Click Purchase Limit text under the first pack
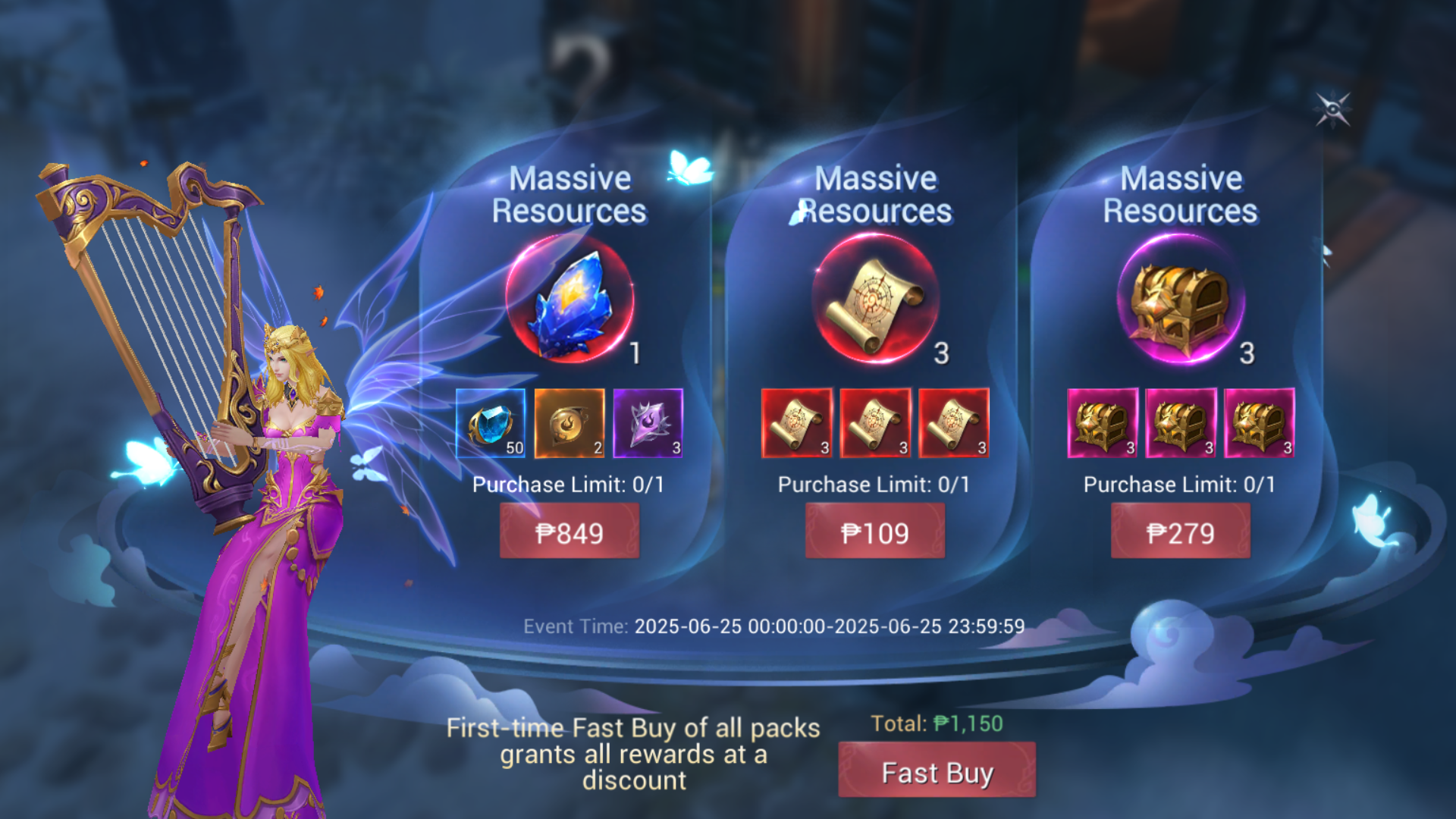Viewport: 1456px width, 819px height. (x=569, y=484)
